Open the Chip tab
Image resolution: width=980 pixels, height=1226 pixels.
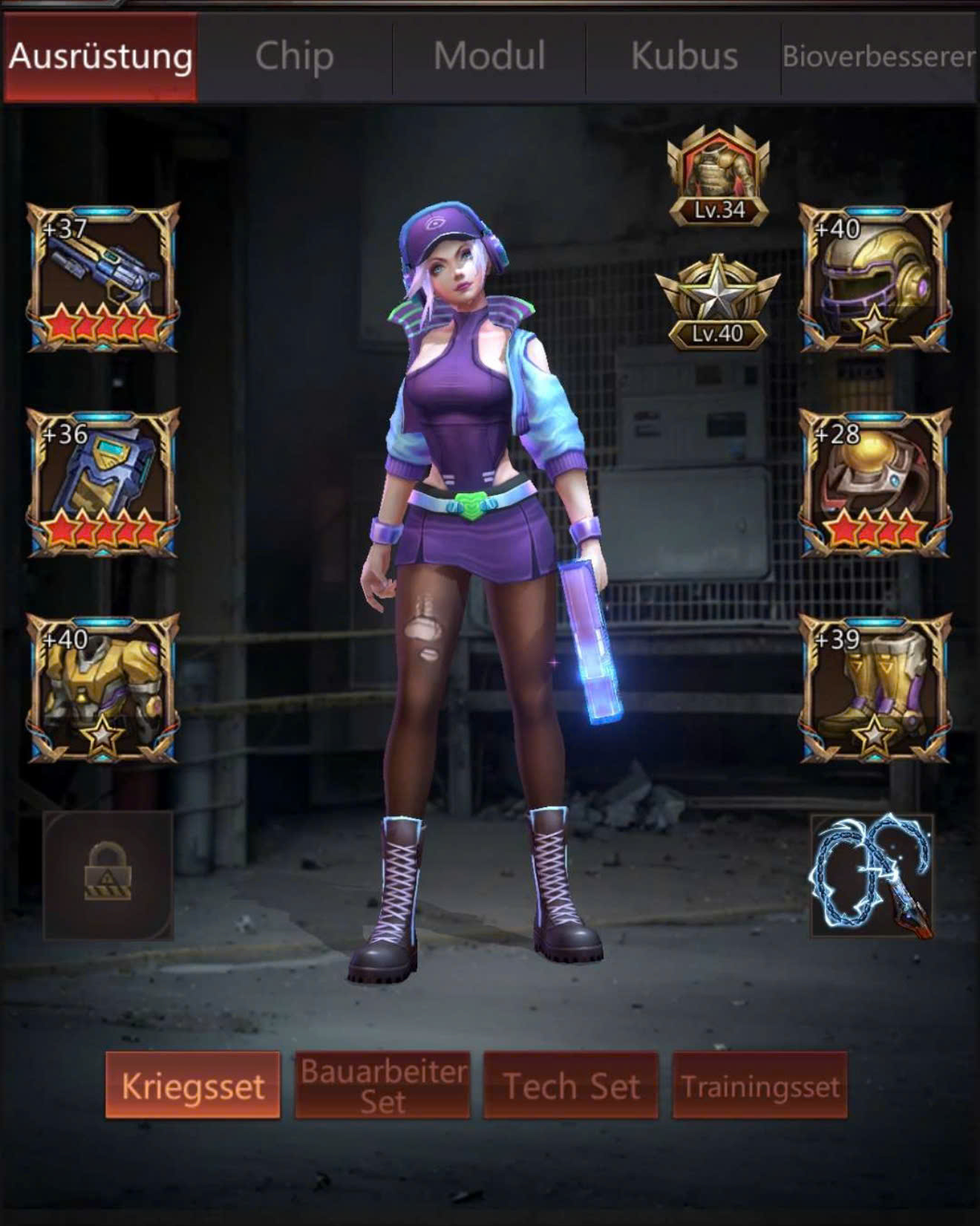click(294, 57)
